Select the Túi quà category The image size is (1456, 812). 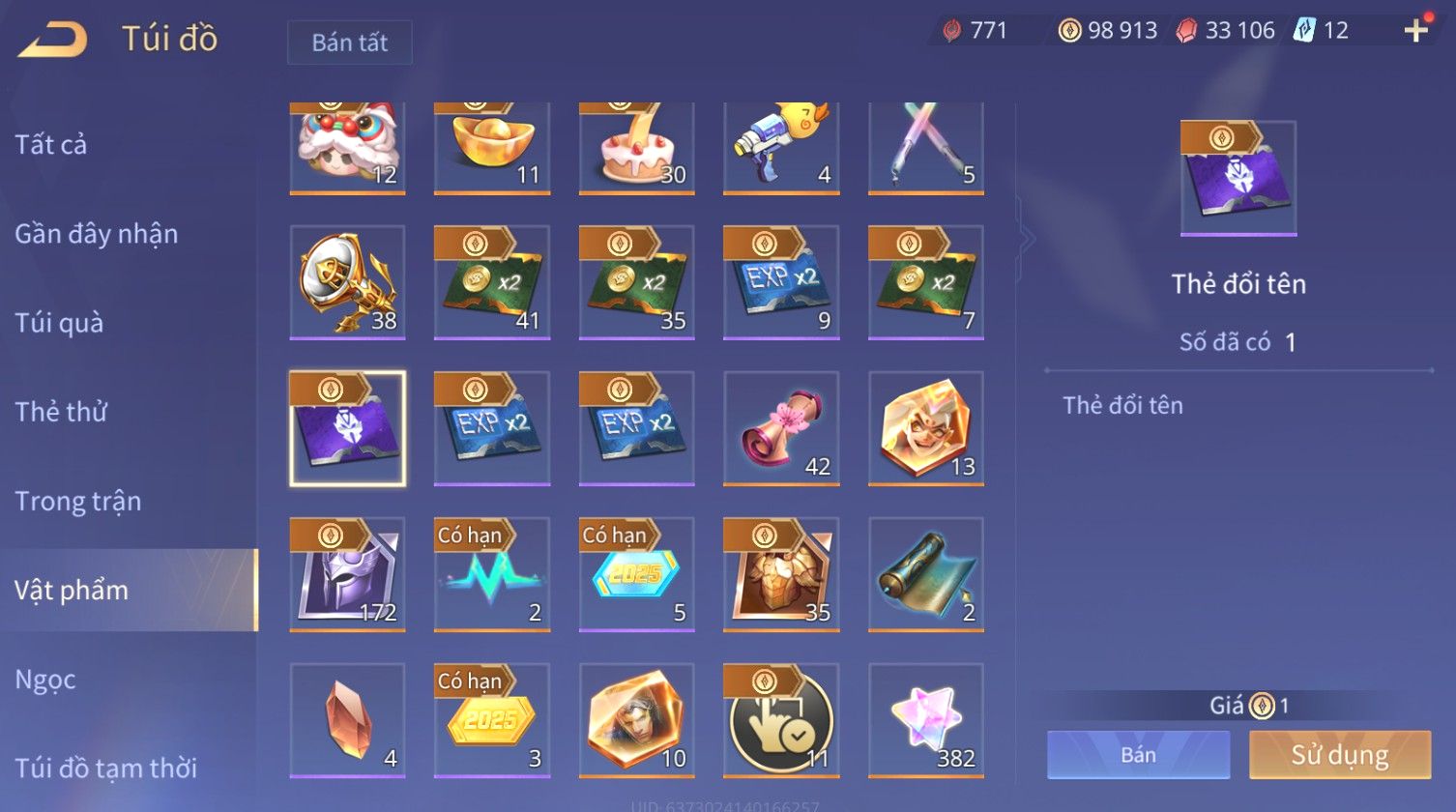pyautogui.click(x=59, y=323)
